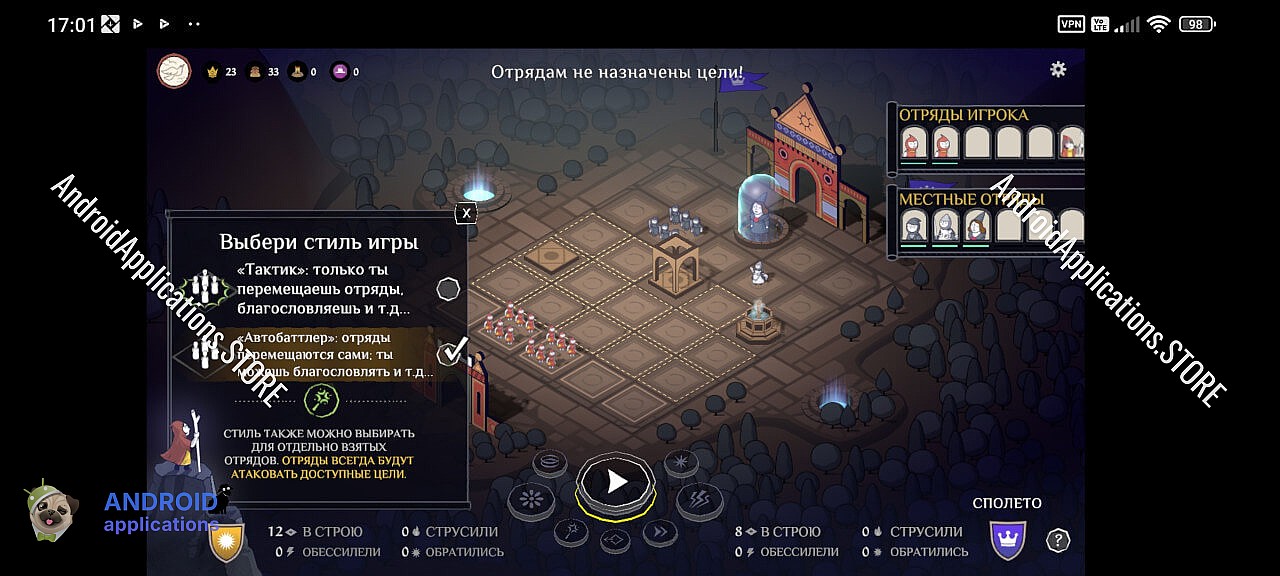Click the golden sun shield emblem
Image resolution: width=1280 pixels, height=576 pixels.
pos(226,541)
